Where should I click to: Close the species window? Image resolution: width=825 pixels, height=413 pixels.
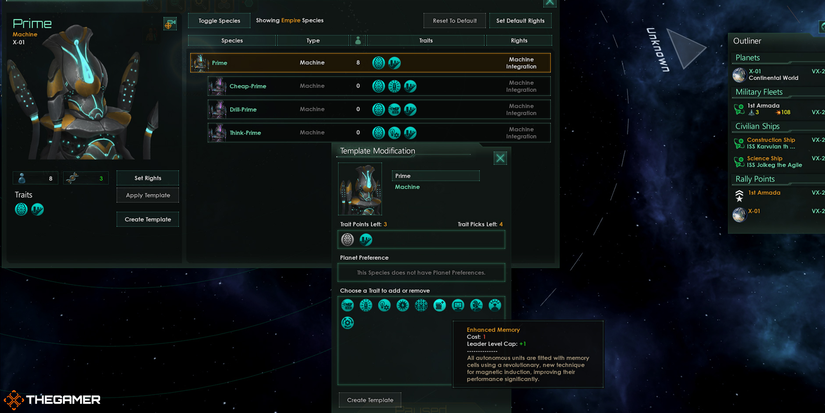coord(549,4)
